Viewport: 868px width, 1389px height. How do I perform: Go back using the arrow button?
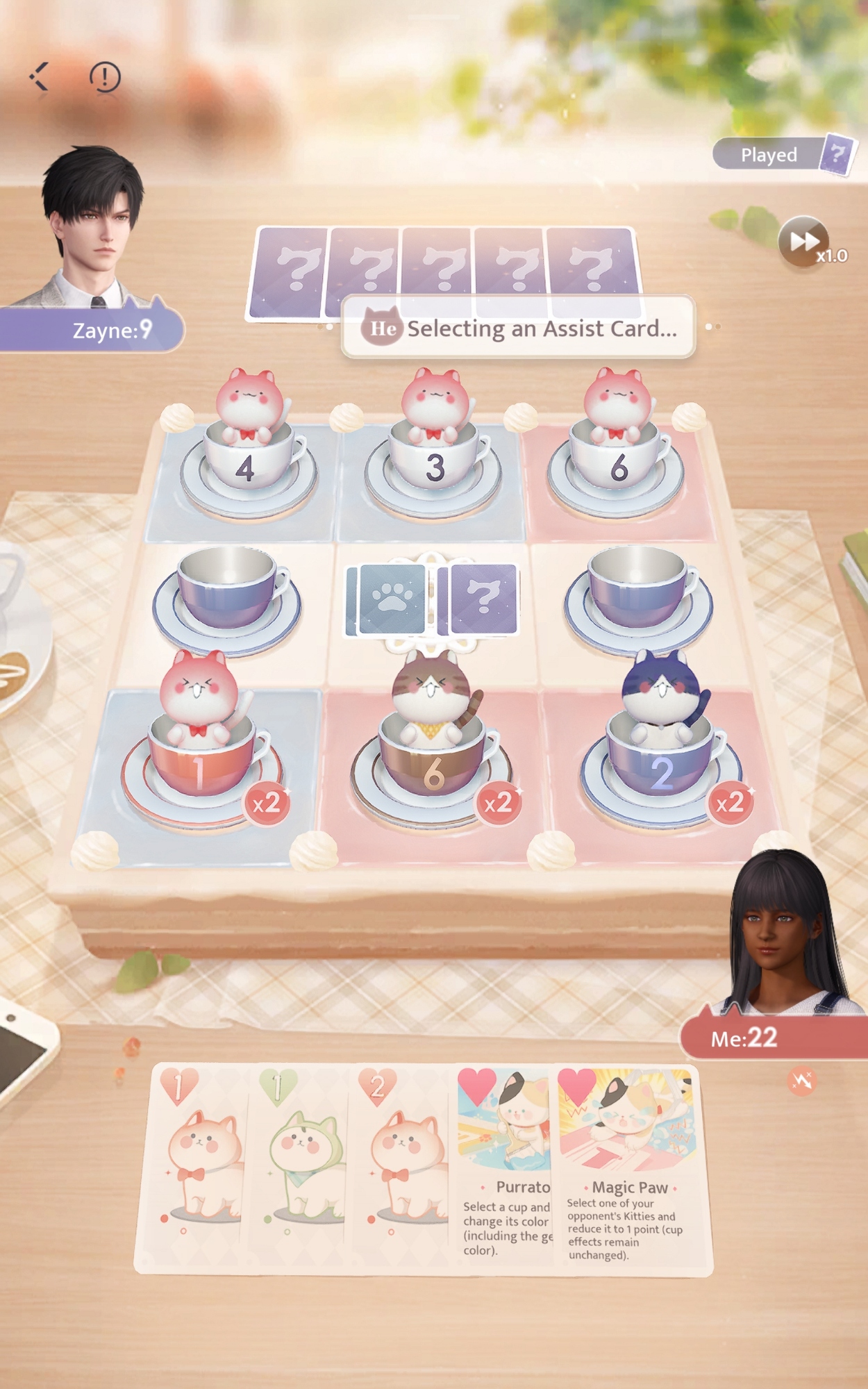[40, 77]
